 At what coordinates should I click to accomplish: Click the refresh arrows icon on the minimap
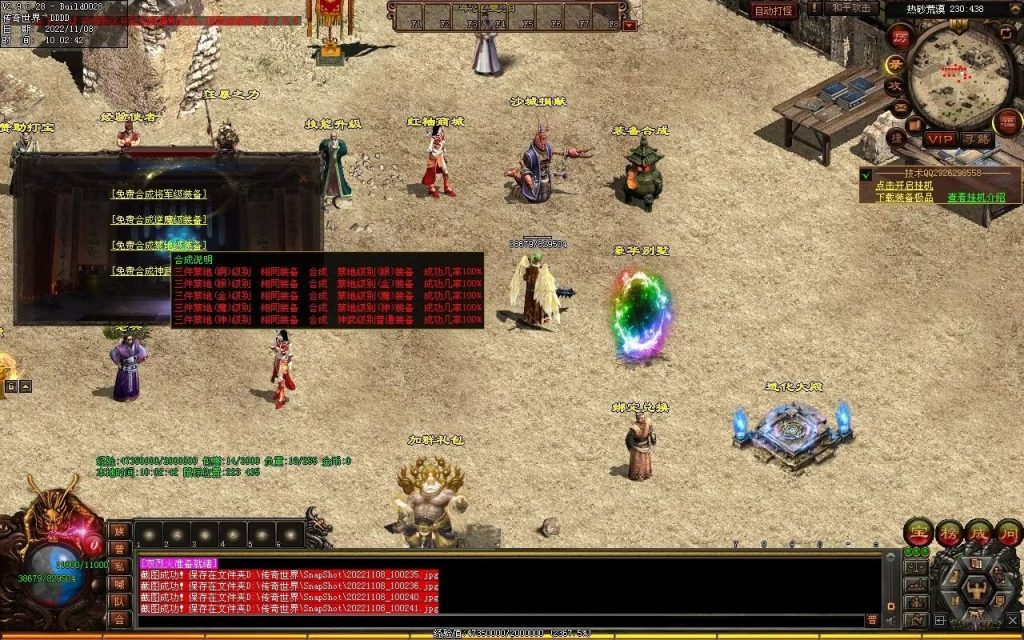click(1006, 32)
